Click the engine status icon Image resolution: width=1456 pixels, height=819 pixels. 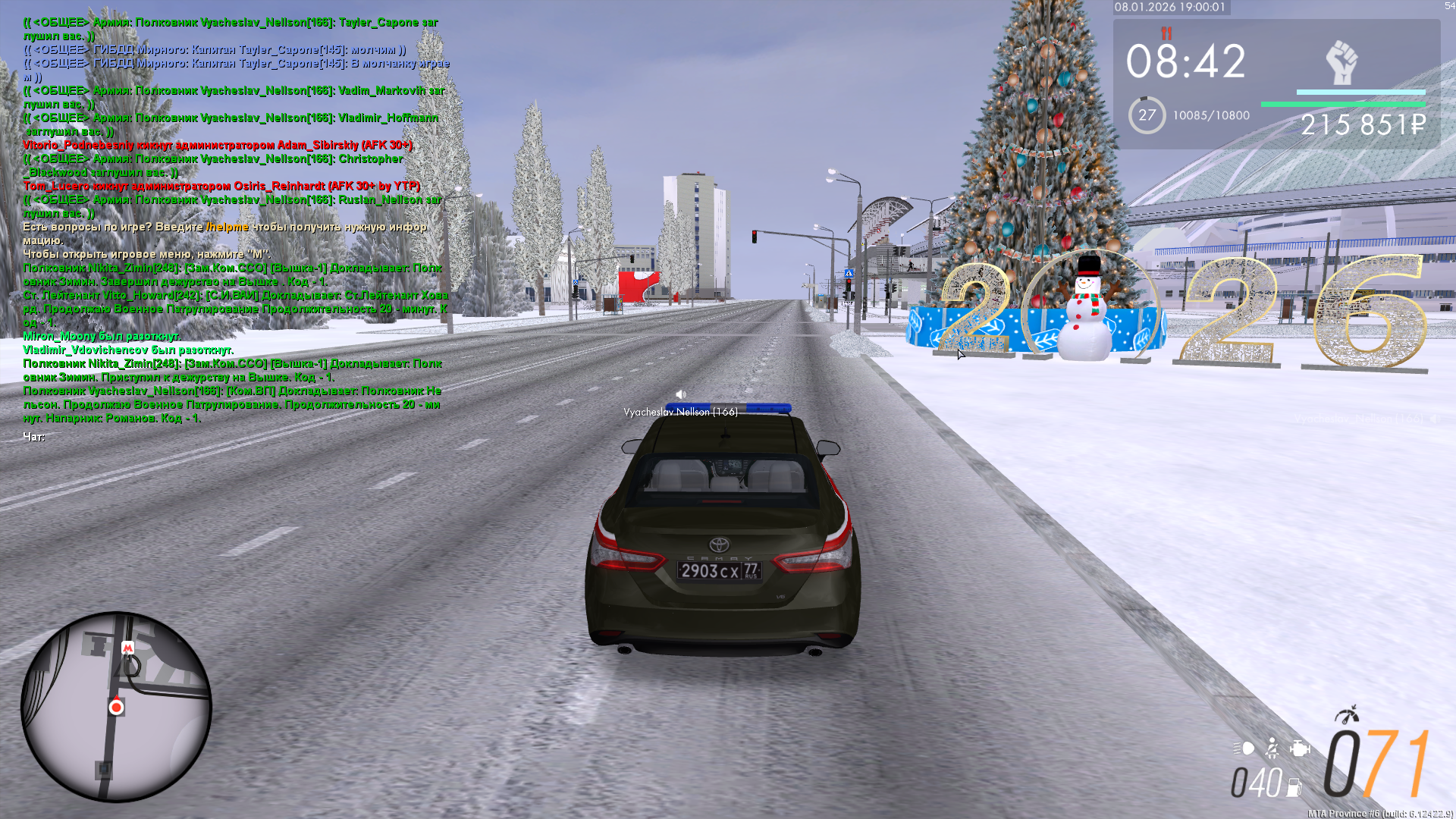click(1300, 749)
